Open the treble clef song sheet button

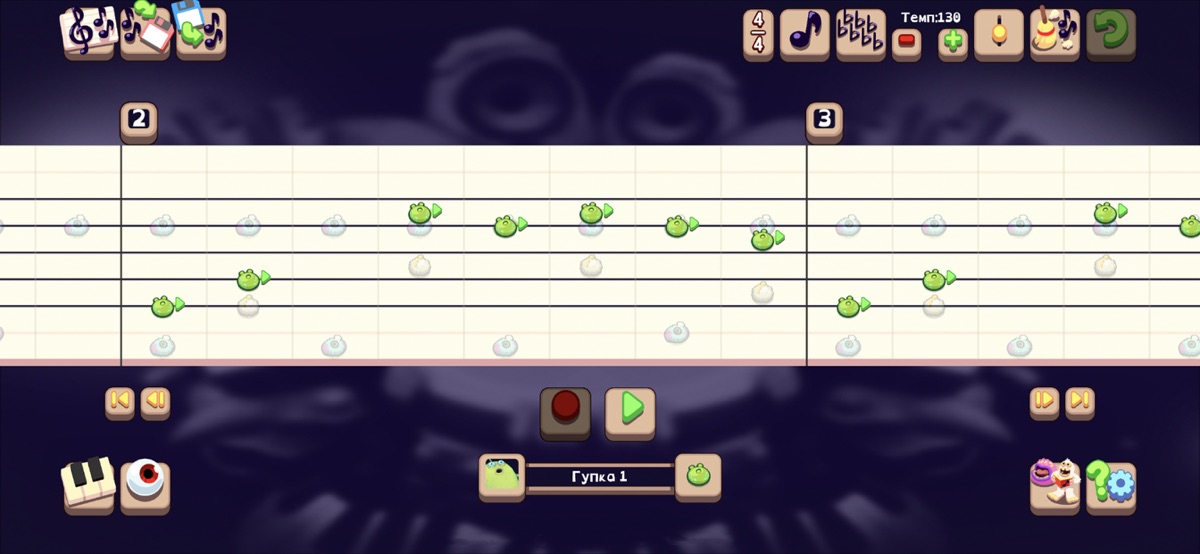[88, 33]
